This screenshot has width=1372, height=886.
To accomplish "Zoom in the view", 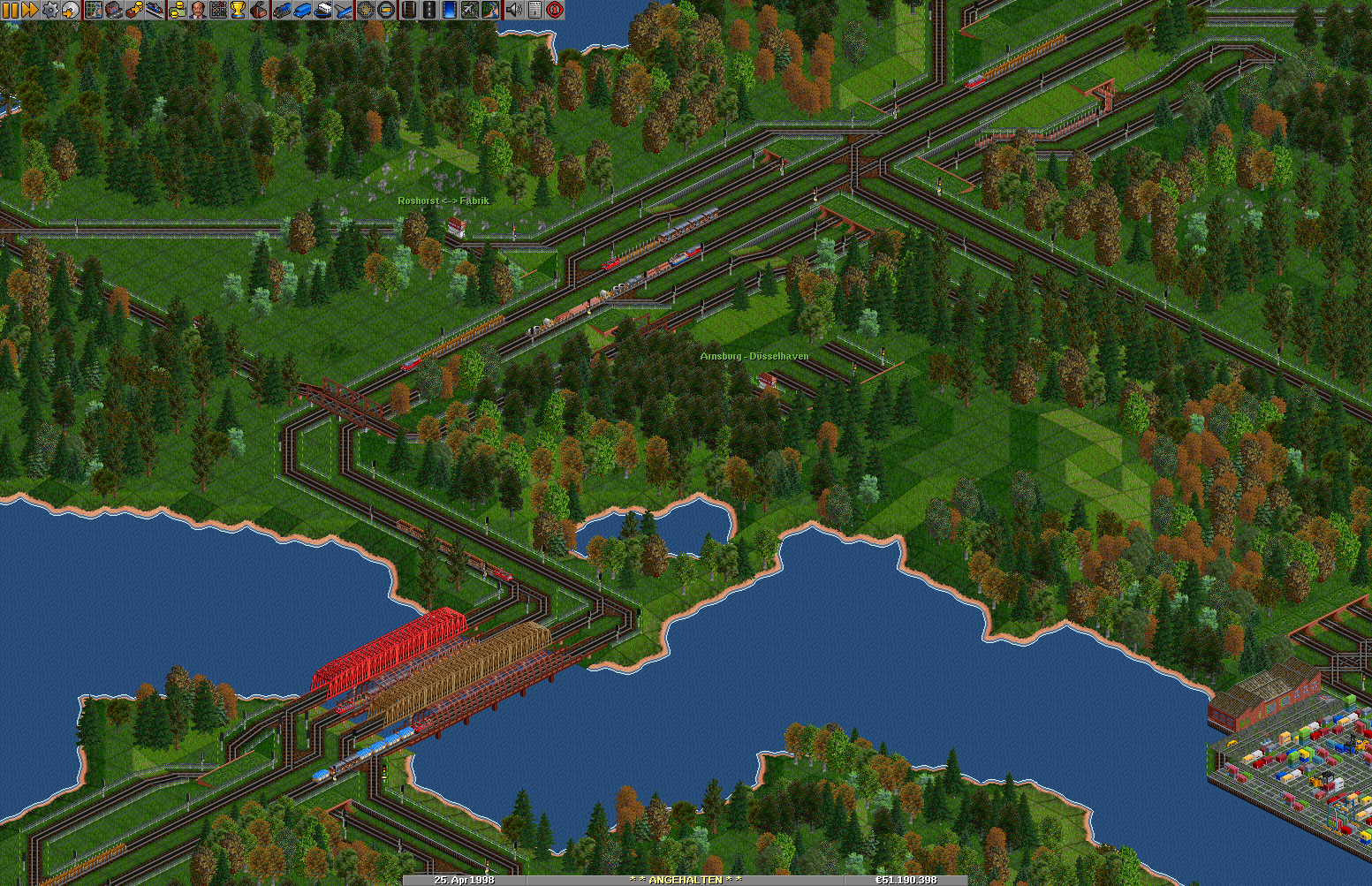I will 365,10.
